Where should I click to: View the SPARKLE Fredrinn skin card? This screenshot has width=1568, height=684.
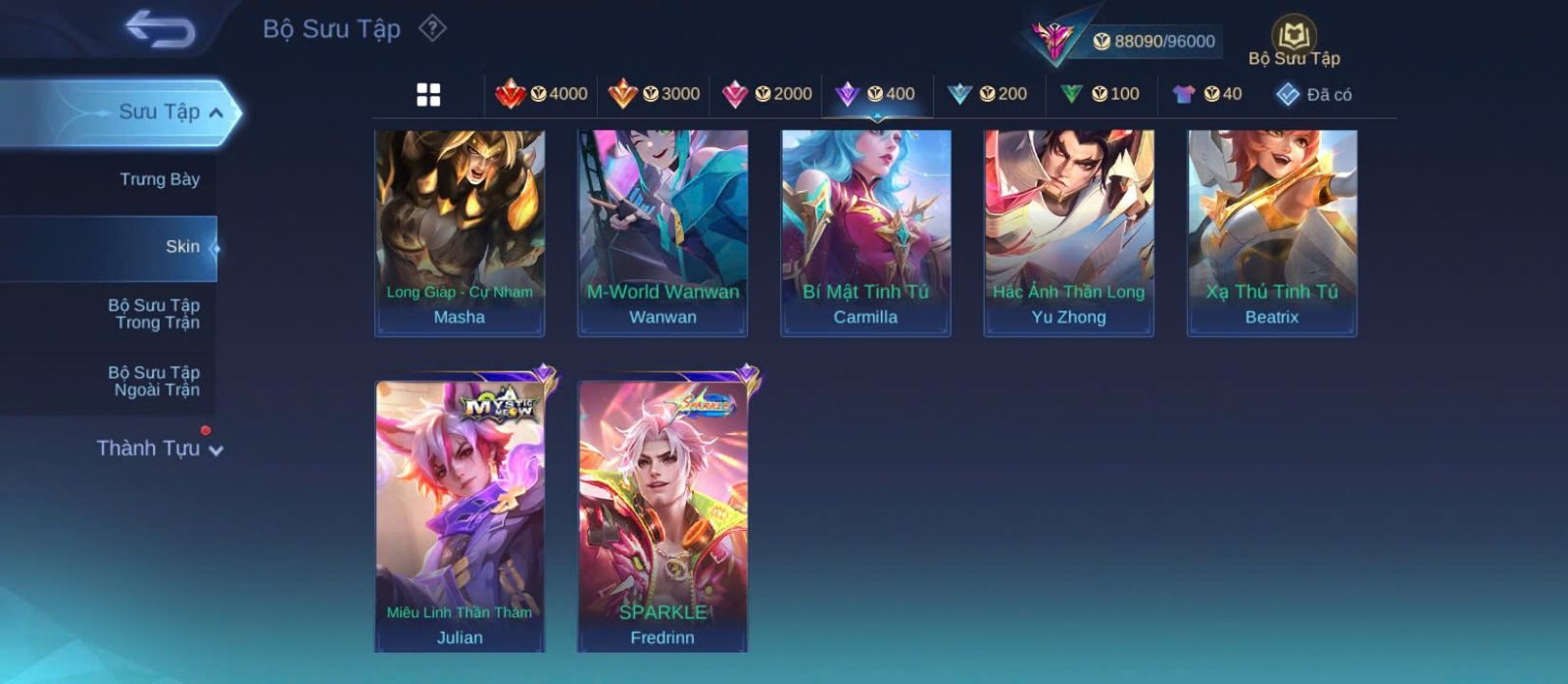click(x=662, y=515)
